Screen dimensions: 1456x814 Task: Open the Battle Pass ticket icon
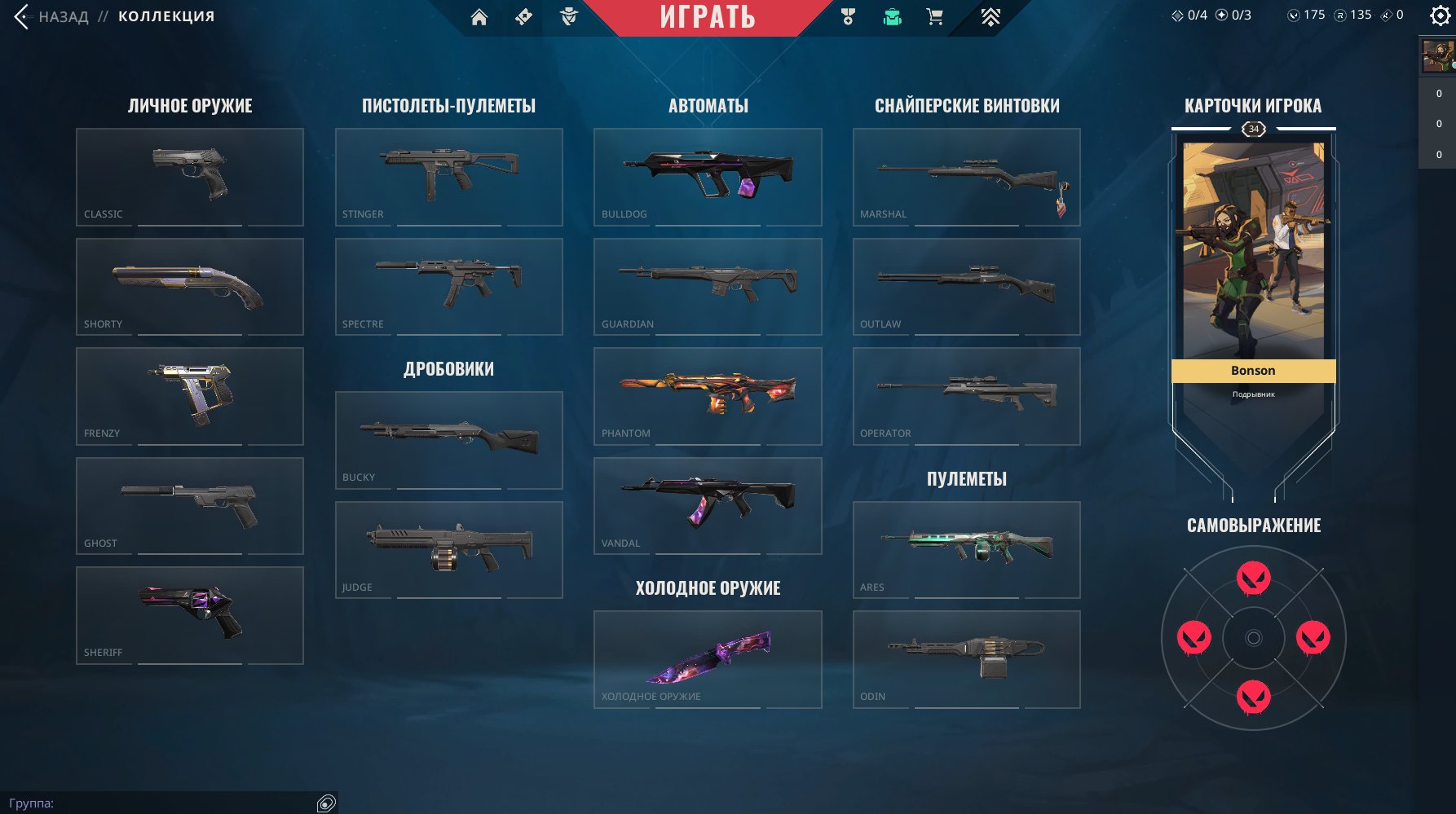click(x=524, y=15)
